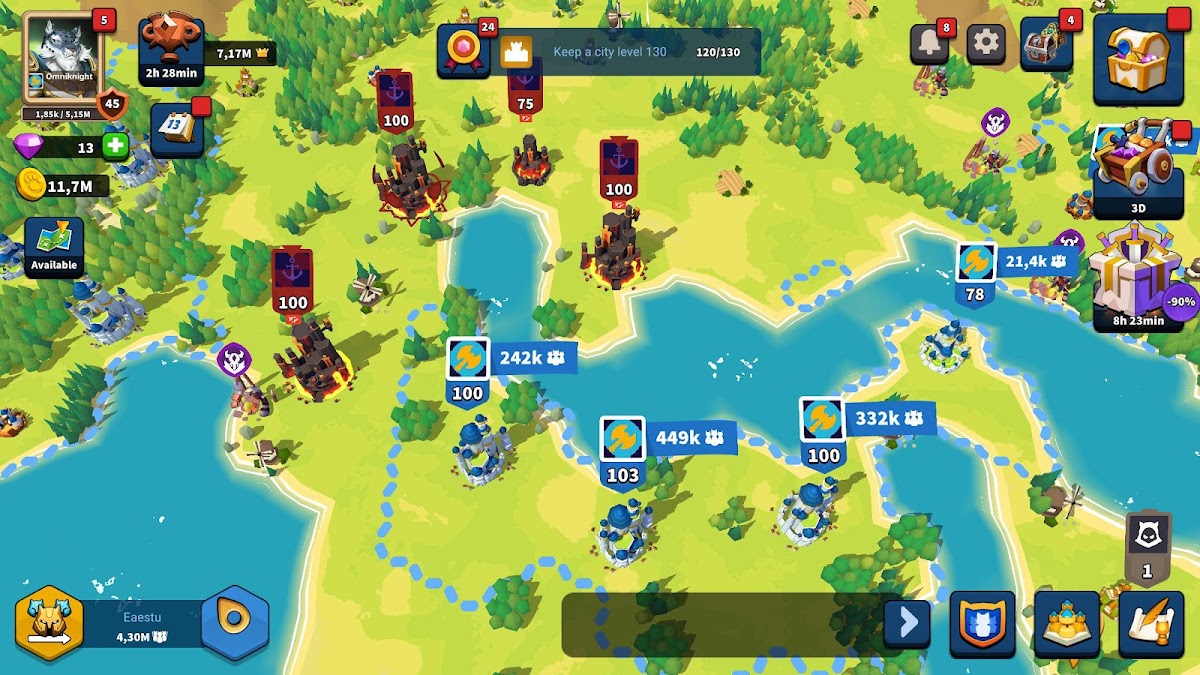This screenshot has height=675, width=1200.
Task: Open the settings gear
Action: point(986,43)
